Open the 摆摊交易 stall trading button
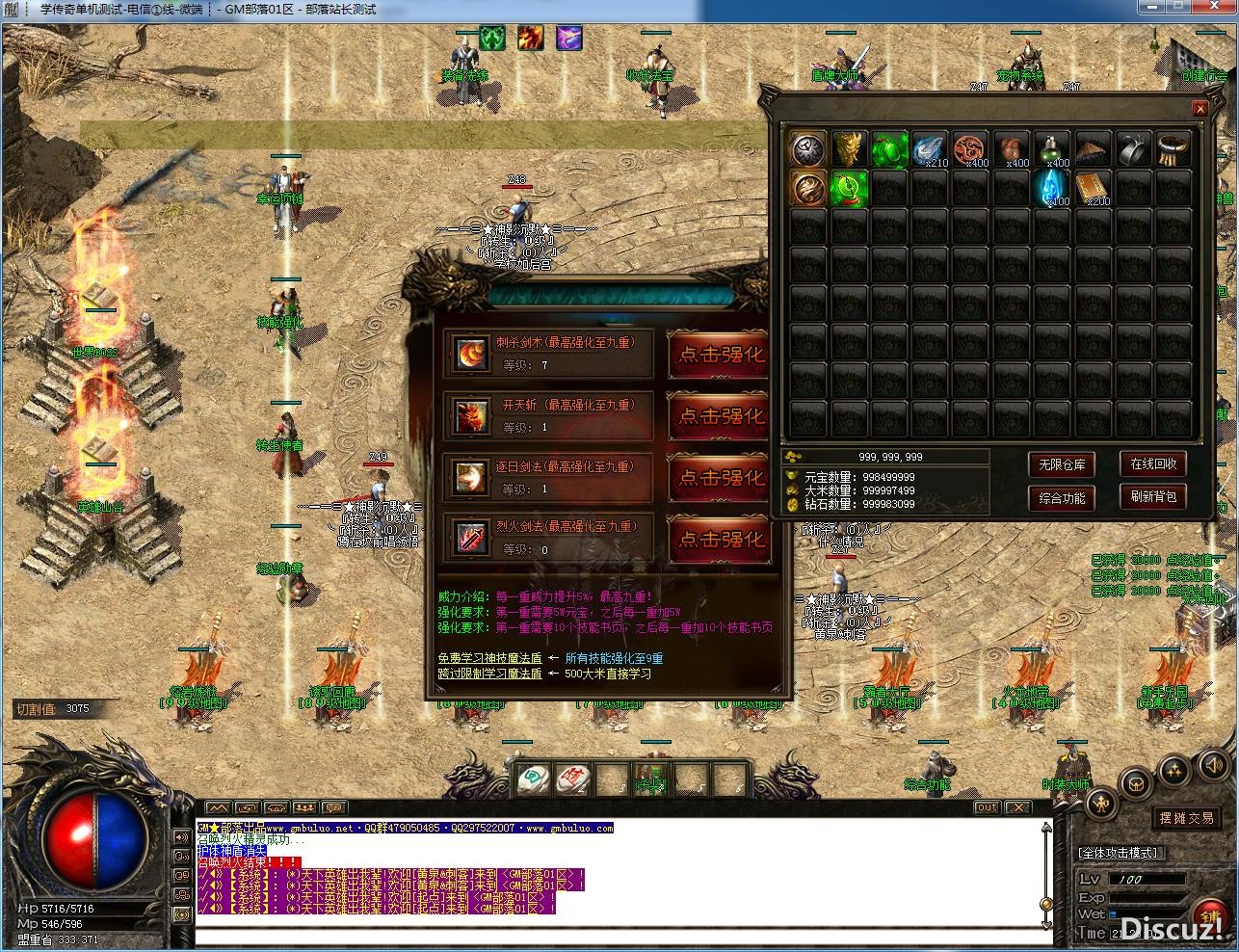1239x952 pixels. [1186, 817]
